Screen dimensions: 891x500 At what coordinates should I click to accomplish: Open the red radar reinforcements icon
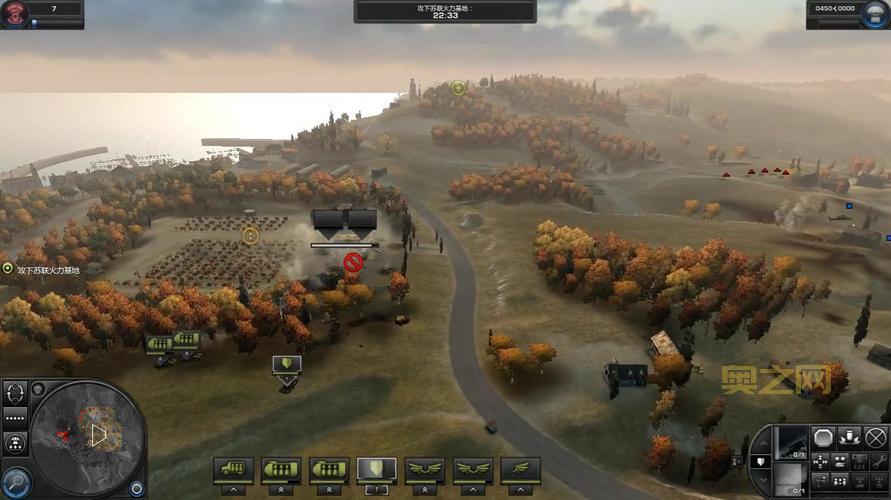tap(17, 12)
